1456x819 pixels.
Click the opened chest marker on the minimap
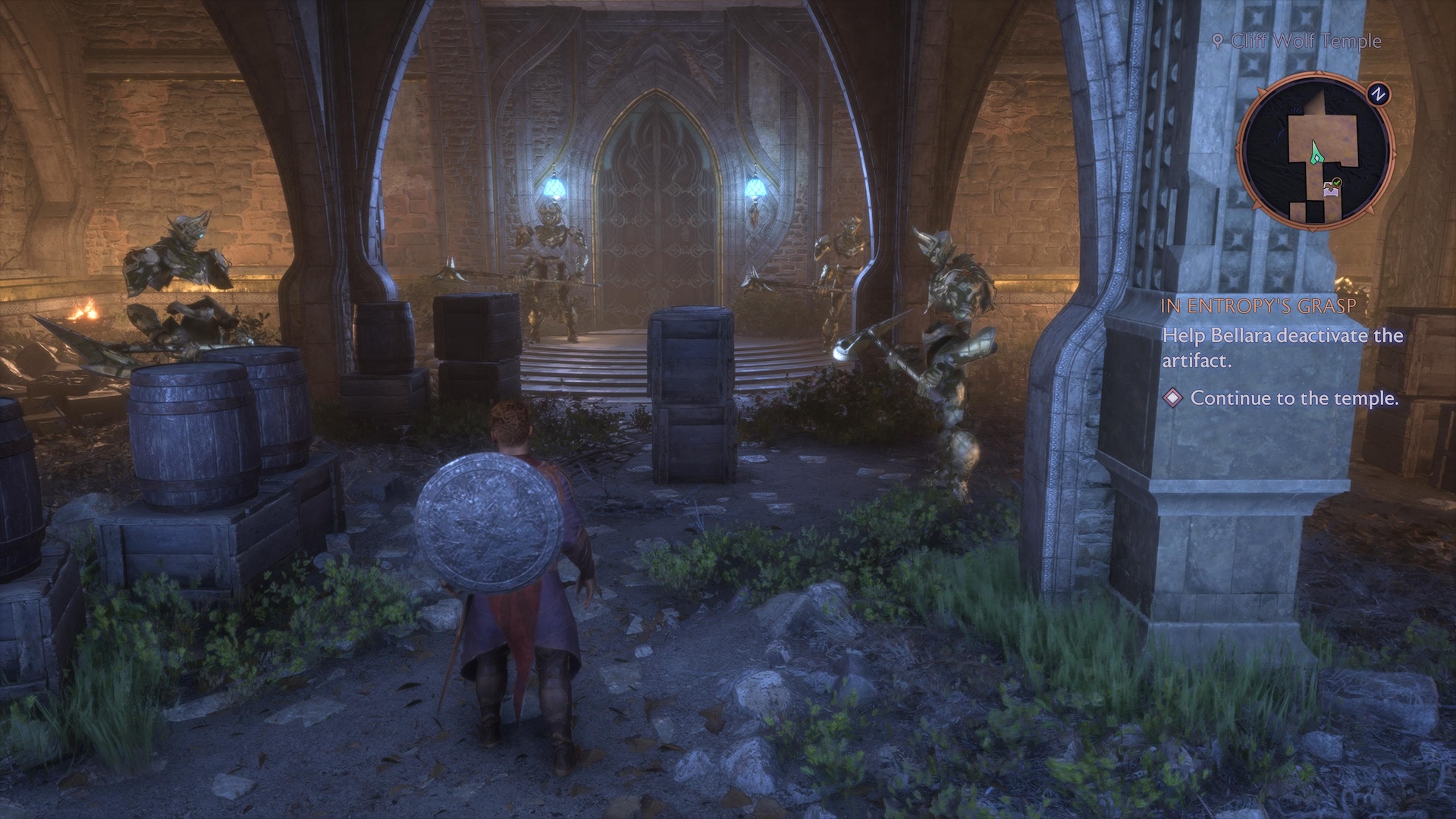point(1331,189)
